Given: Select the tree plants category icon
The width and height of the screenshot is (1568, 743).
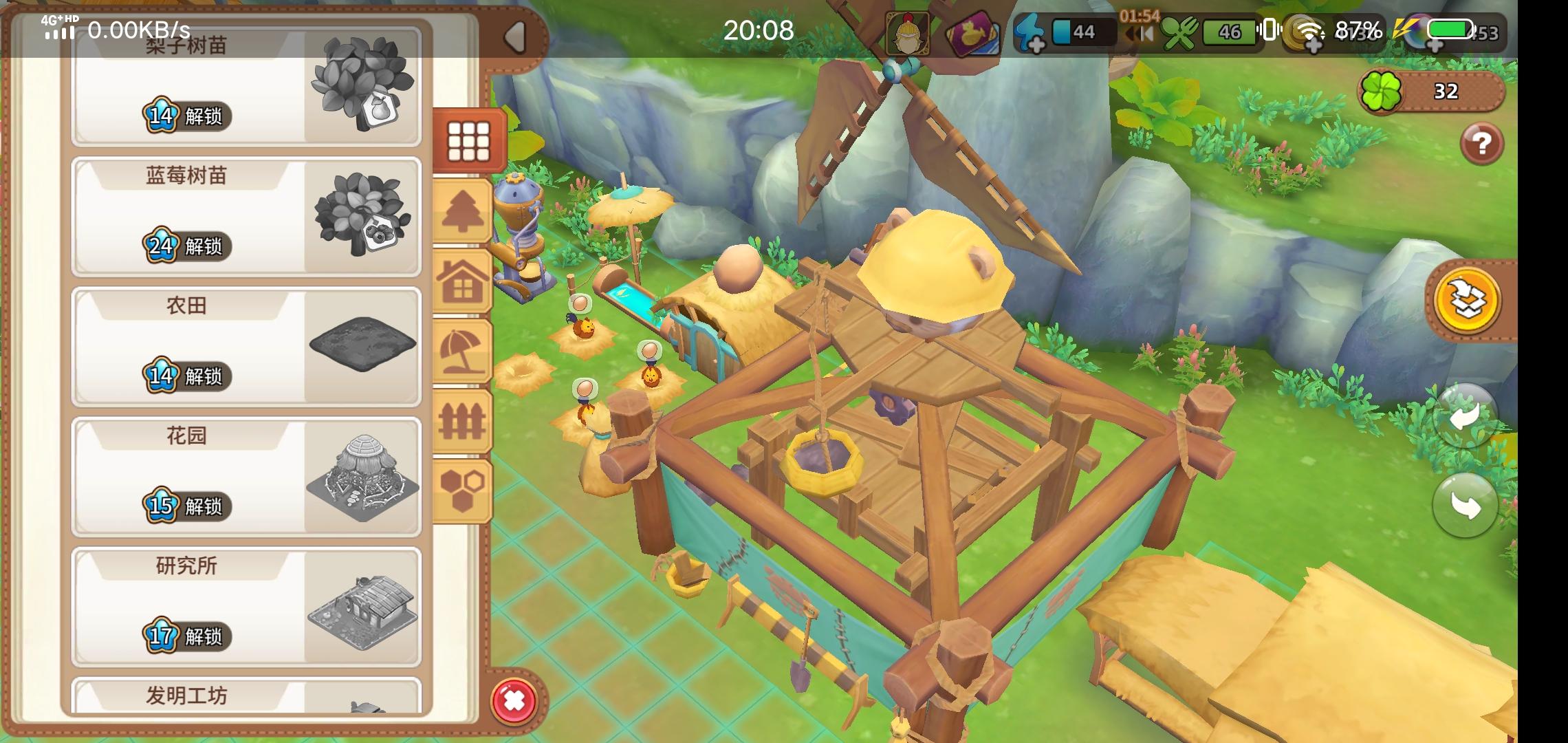Looking at the screenshot, I should click(465, 208).
